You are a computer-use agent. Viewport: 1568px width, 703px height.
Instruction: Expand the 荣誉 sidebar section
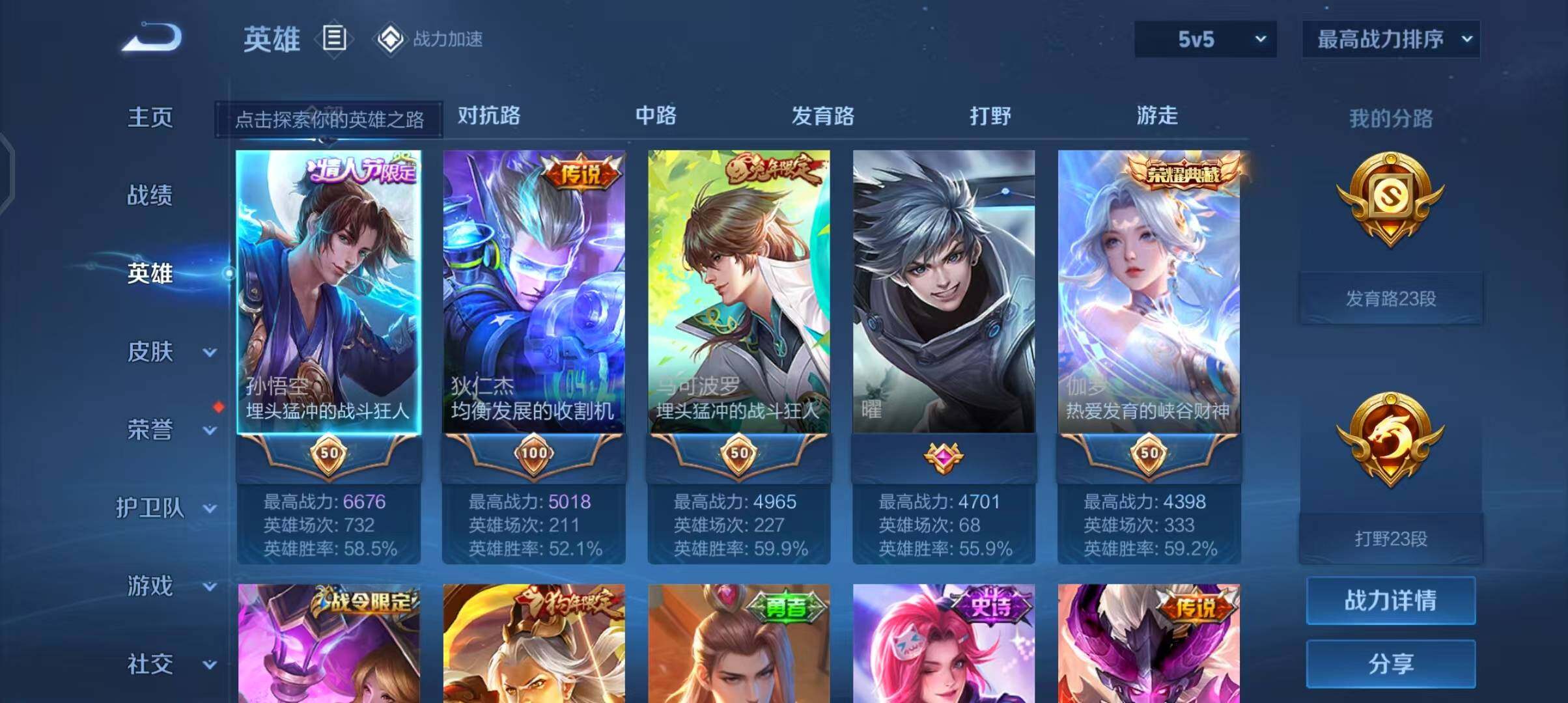[169, 430]
